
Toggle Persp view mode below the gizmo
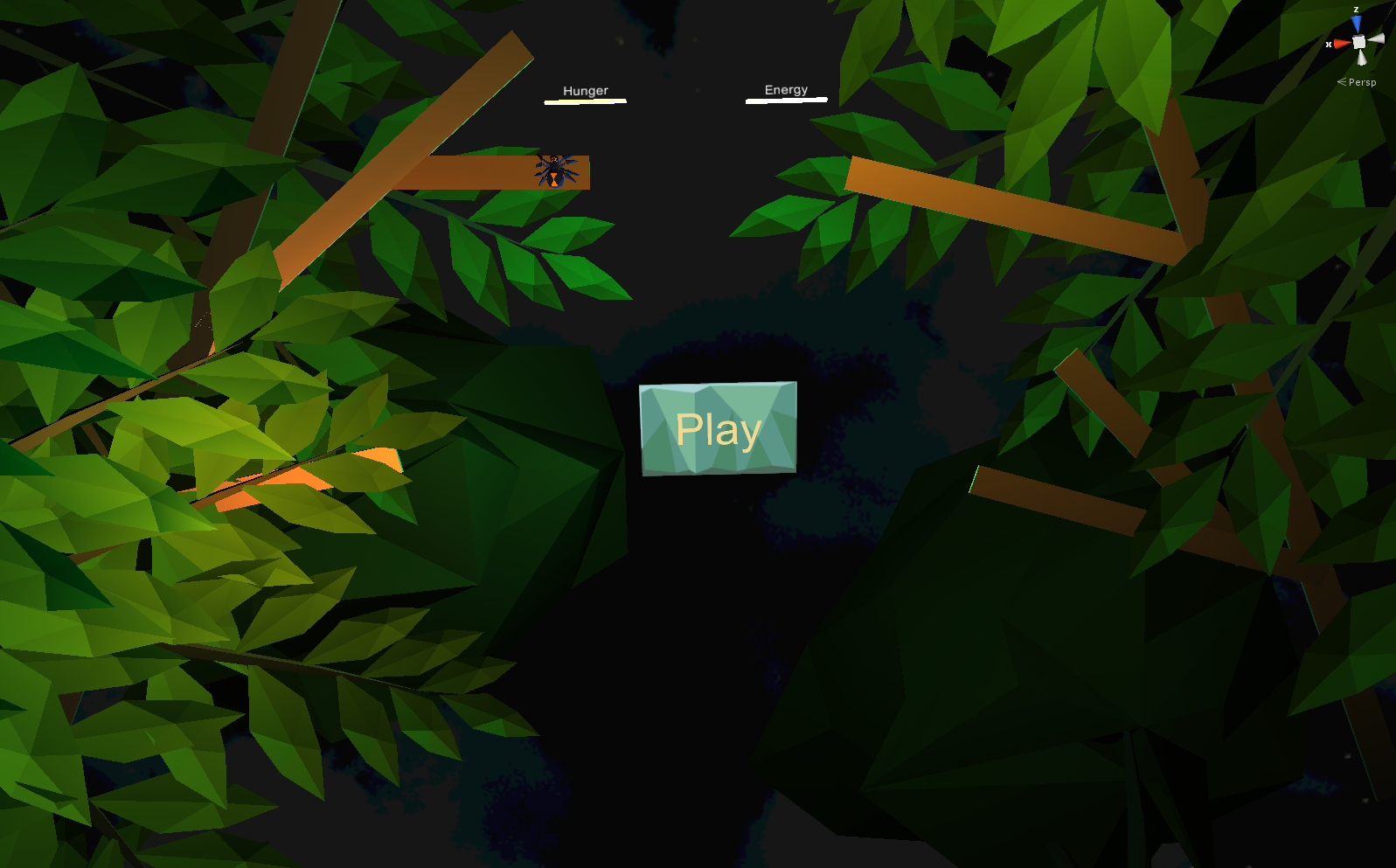tap(1363, 82)
